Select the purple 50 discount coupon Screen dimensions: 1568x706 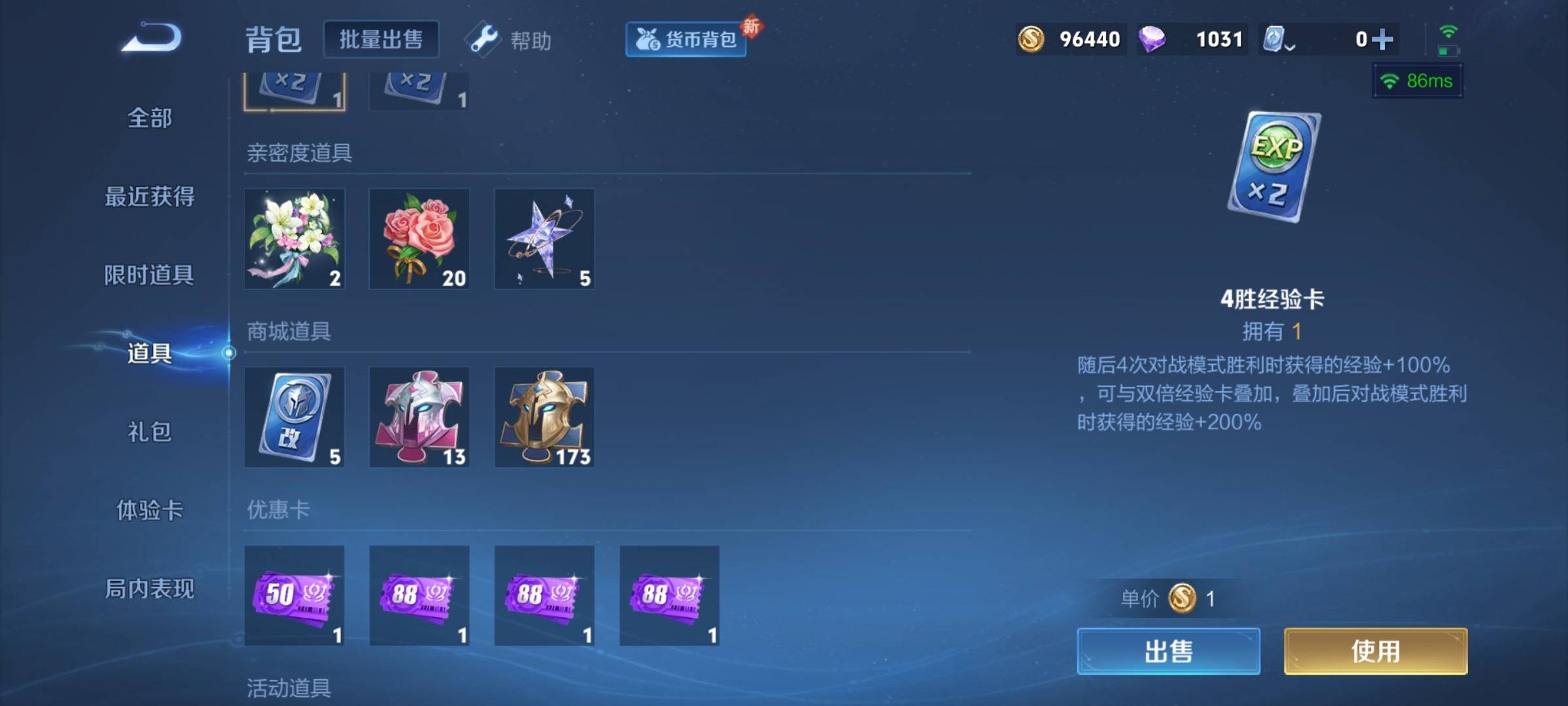(295, 596)
